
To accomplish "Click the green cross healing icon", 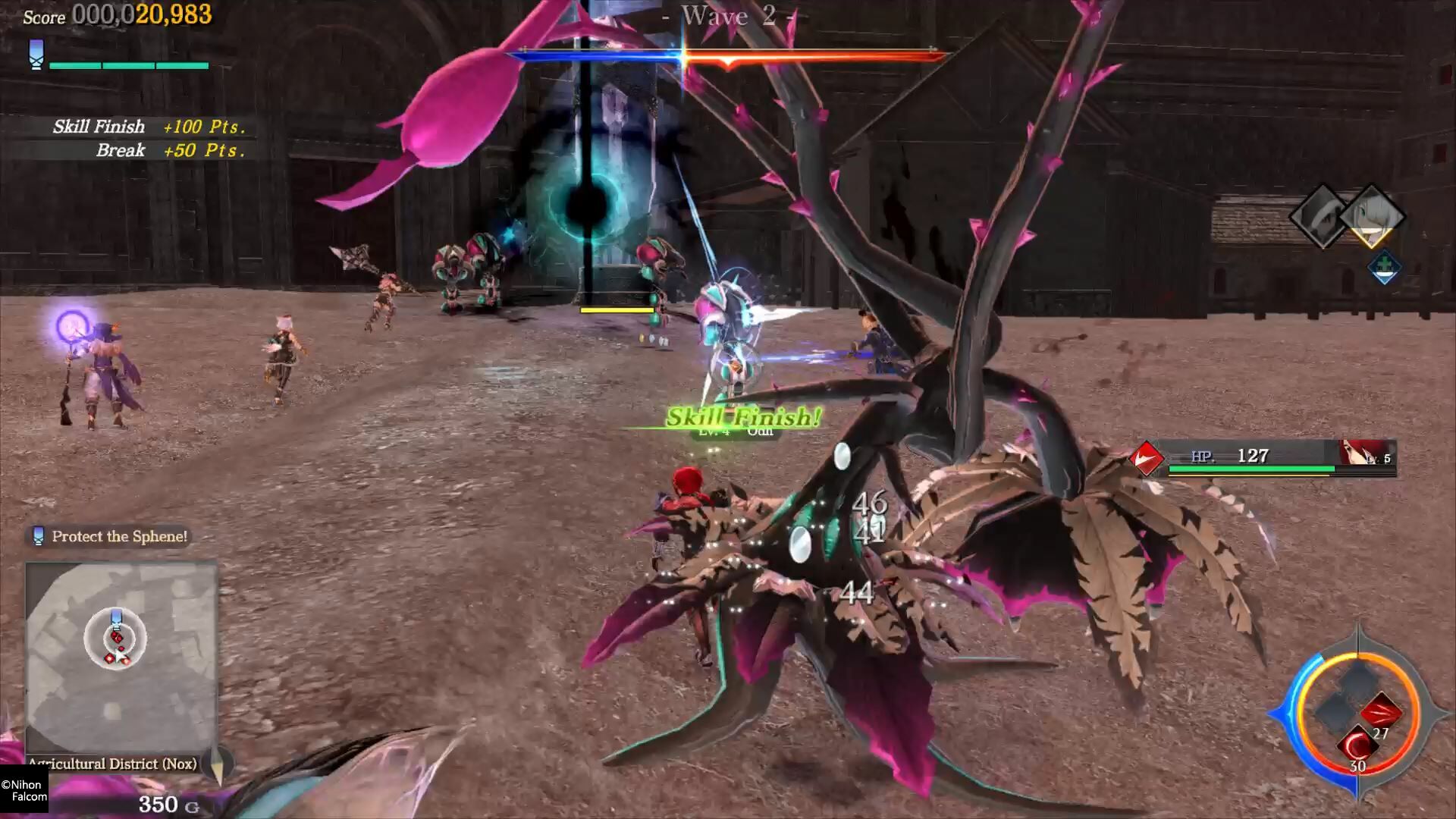I will [x=1384, y=266].
